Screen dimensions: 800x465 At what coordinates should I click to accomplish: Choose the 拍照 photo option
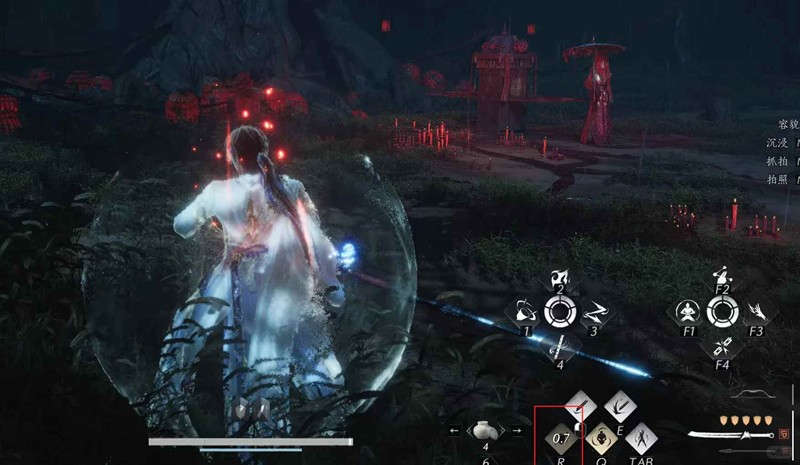775,178
